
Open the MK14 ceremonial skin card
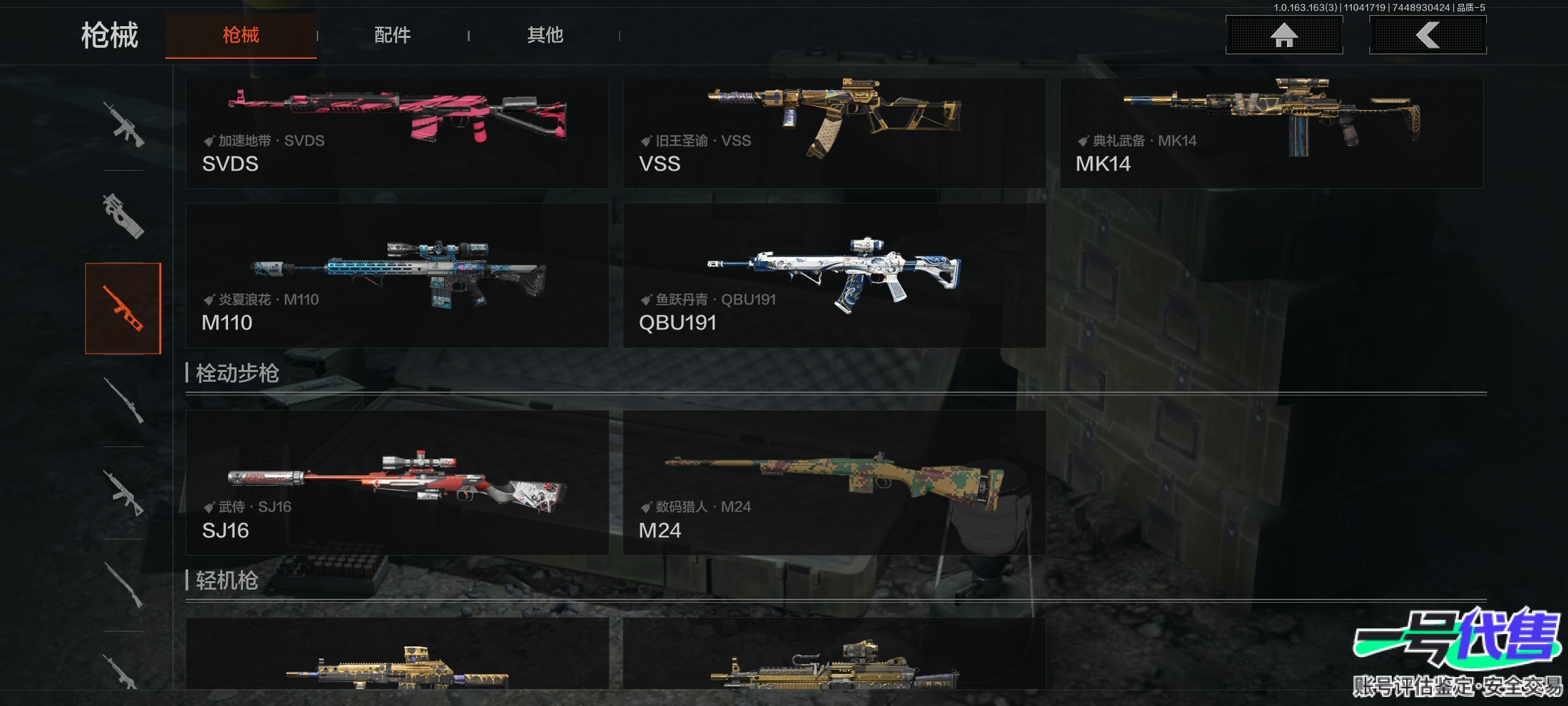coord(1271,133)
